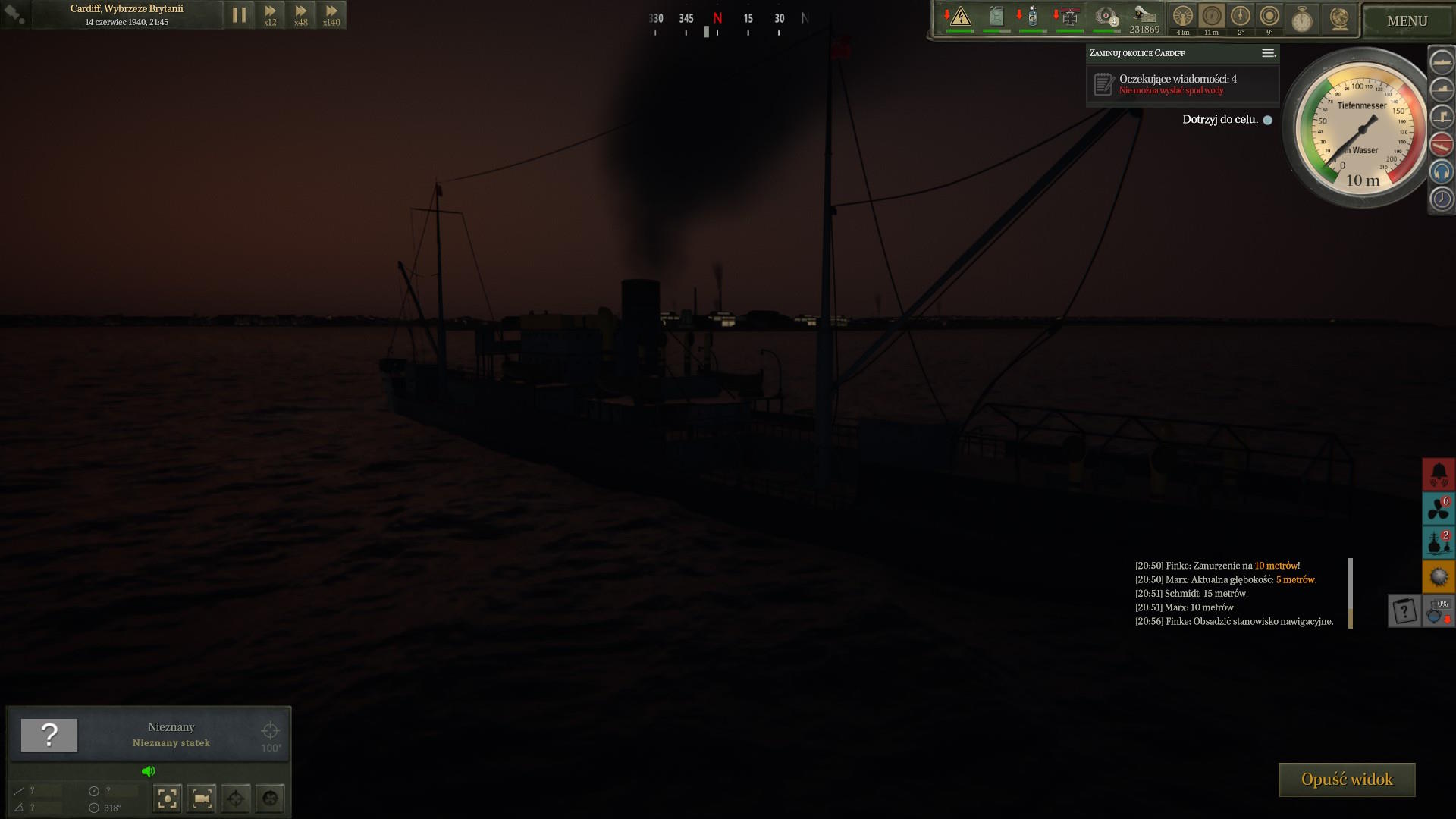Open the detected ships icon
Viewport: 1456px width, 819px height.
[1439, 543]
